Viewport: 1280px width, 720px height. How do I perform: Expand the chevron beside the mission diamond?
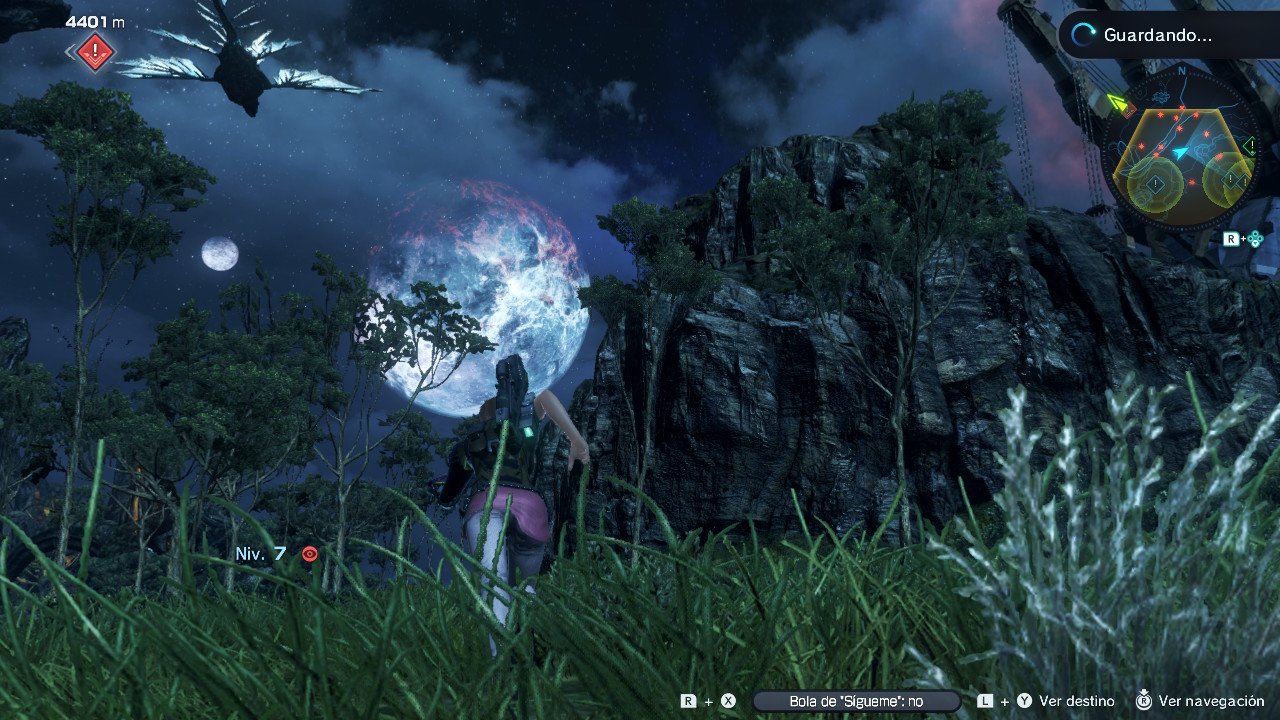point(68,52)
